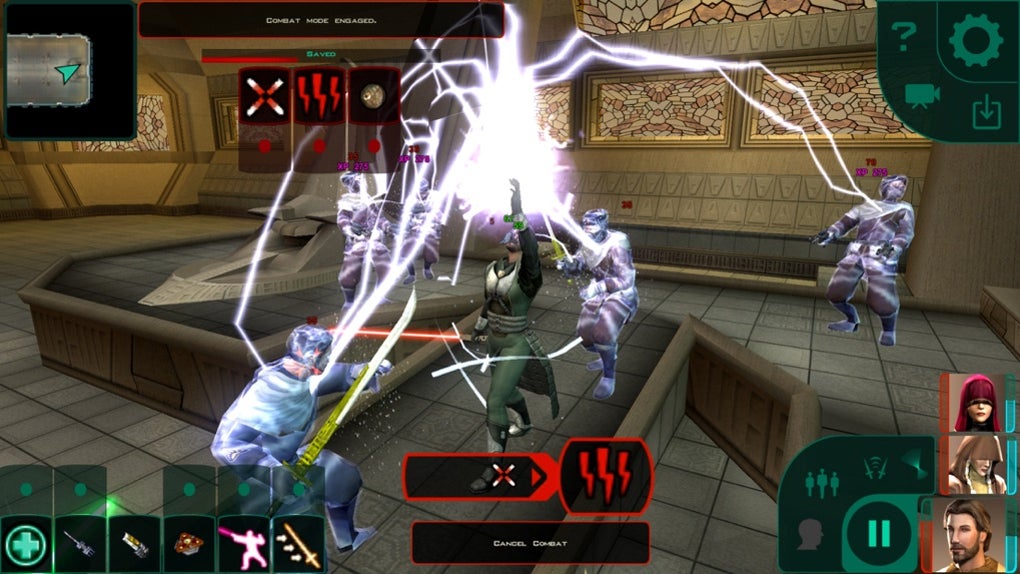Use the stimulant syringe item slot
Image resolution: width=1020 pixels, height=574 pixels.
(80, 545)
